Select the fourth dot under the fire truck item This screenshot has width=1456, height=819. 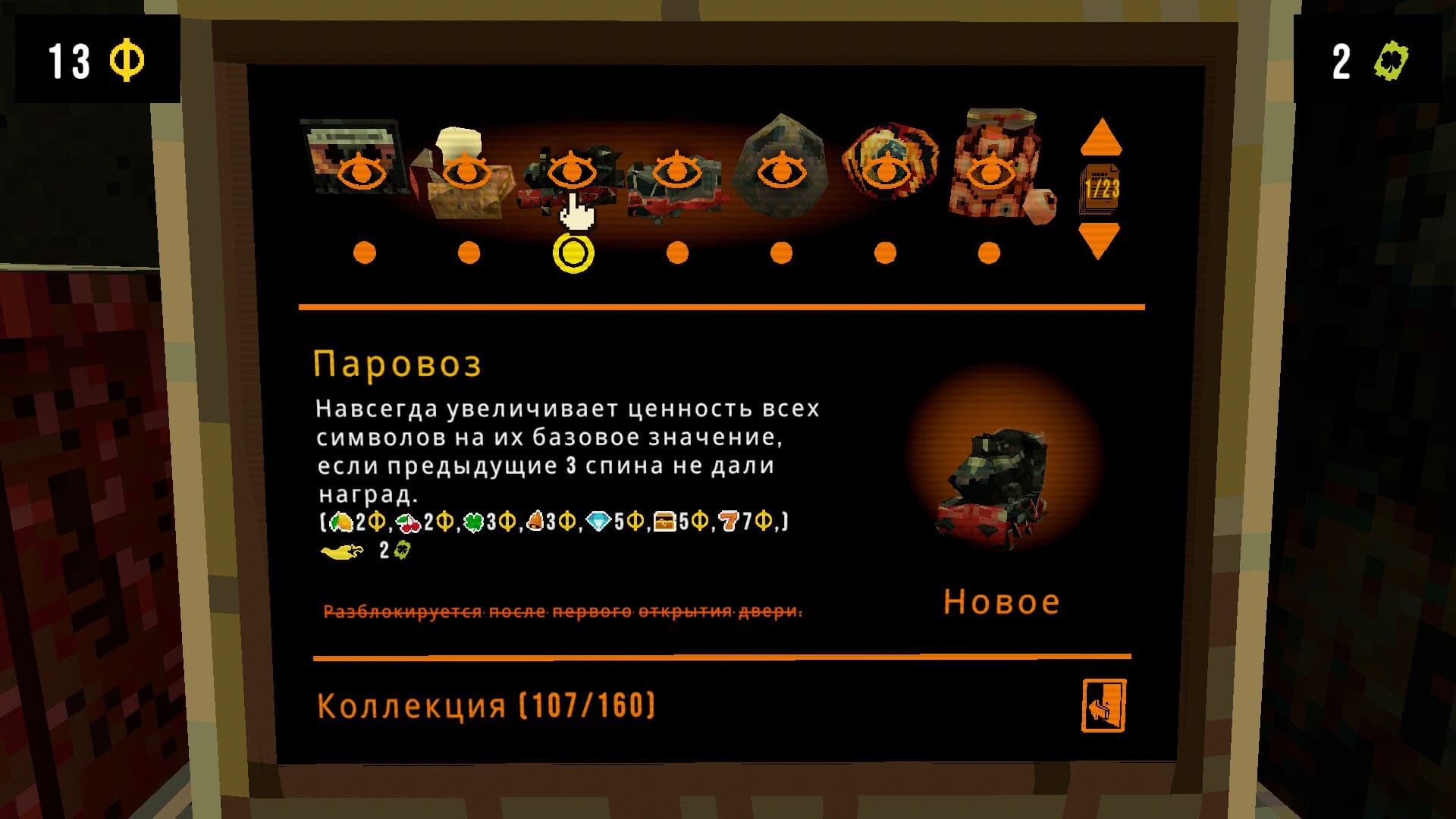click(x=675, y=251)
